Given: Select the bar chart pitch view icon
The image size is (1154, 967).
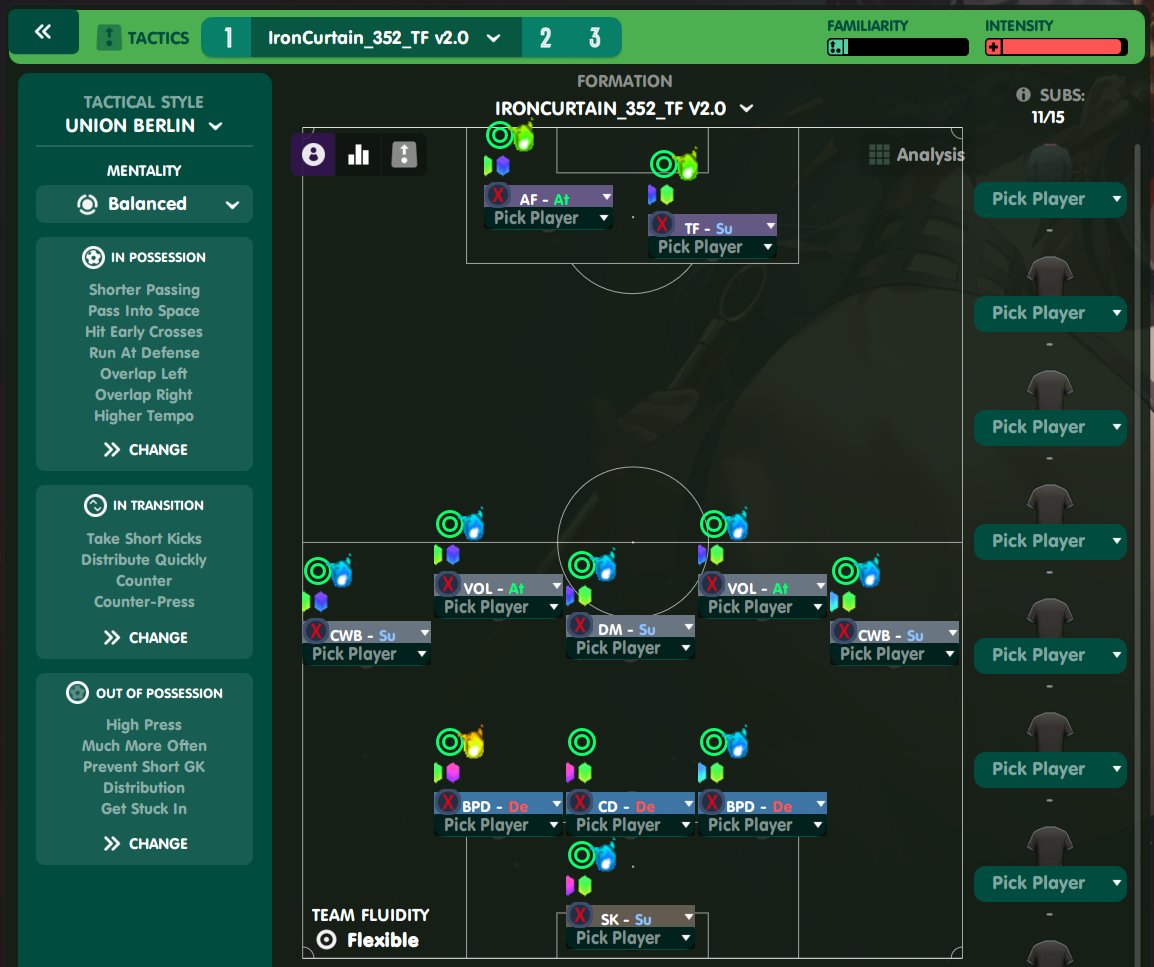Looking at the screenshot, I should tap(358, 155).
